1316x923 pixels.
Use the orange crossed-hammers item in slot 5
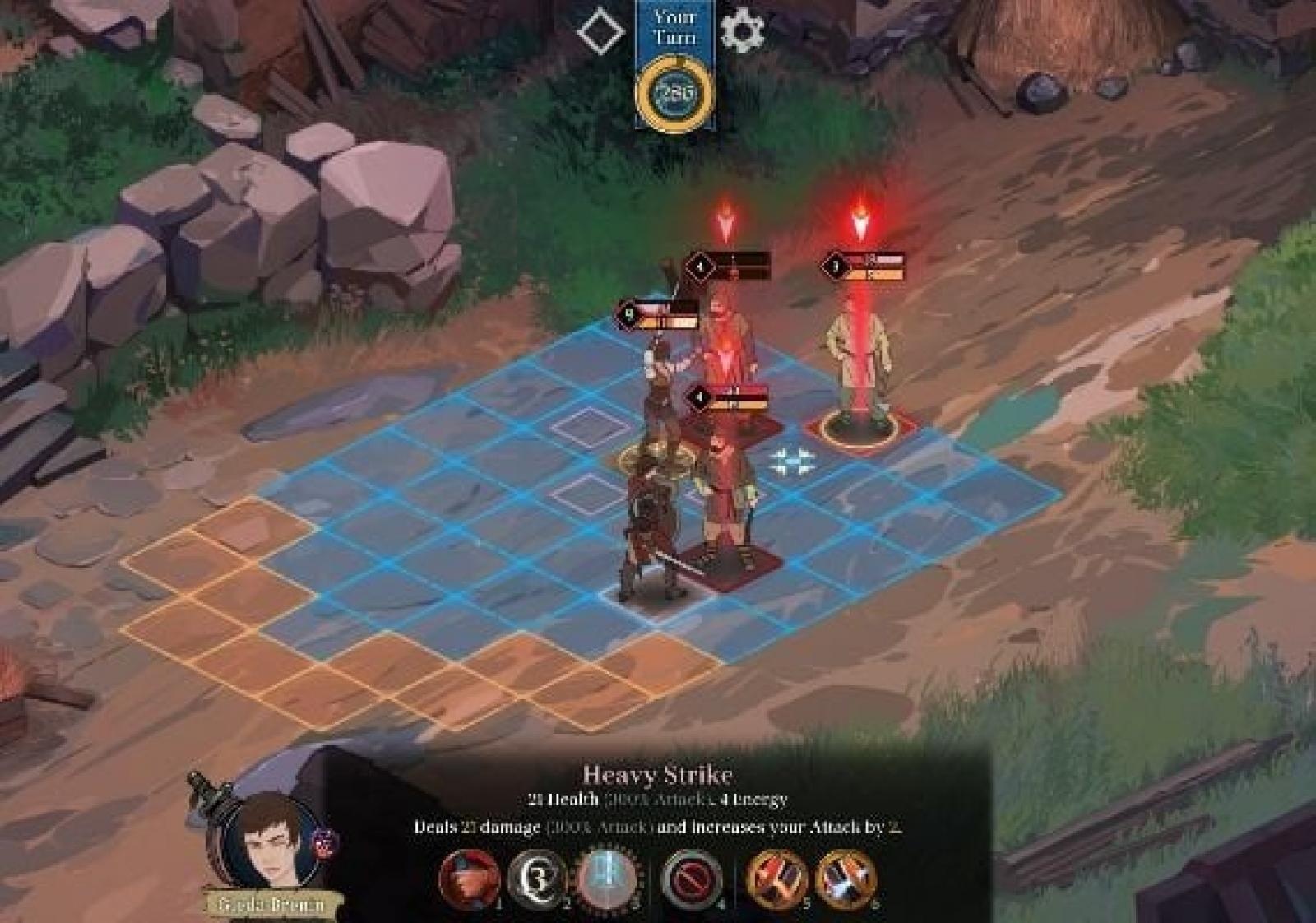[x=776, y=878]
